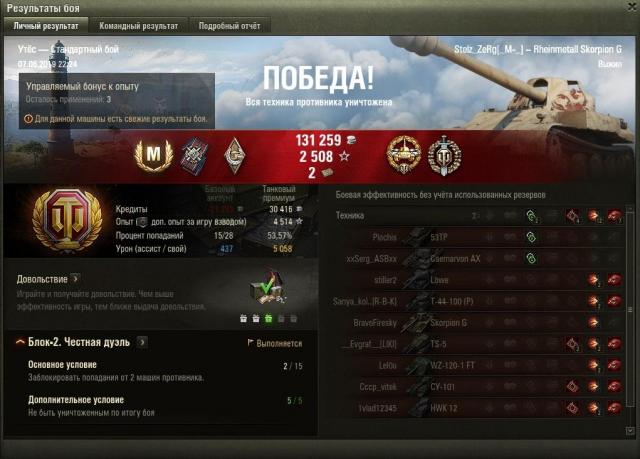Screen dimensions: 640x459
Task: Choose the Cccp_vitek СУ-101 row
Action: (480, 386)
